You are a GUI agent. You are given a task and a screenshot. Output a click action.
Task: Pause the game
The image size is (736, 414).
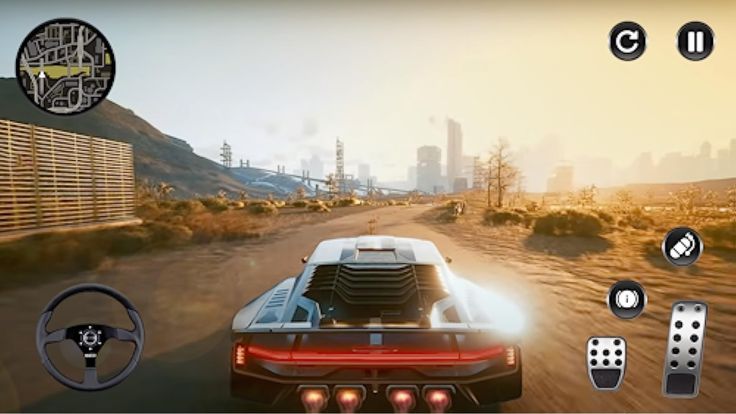[695, 41]
